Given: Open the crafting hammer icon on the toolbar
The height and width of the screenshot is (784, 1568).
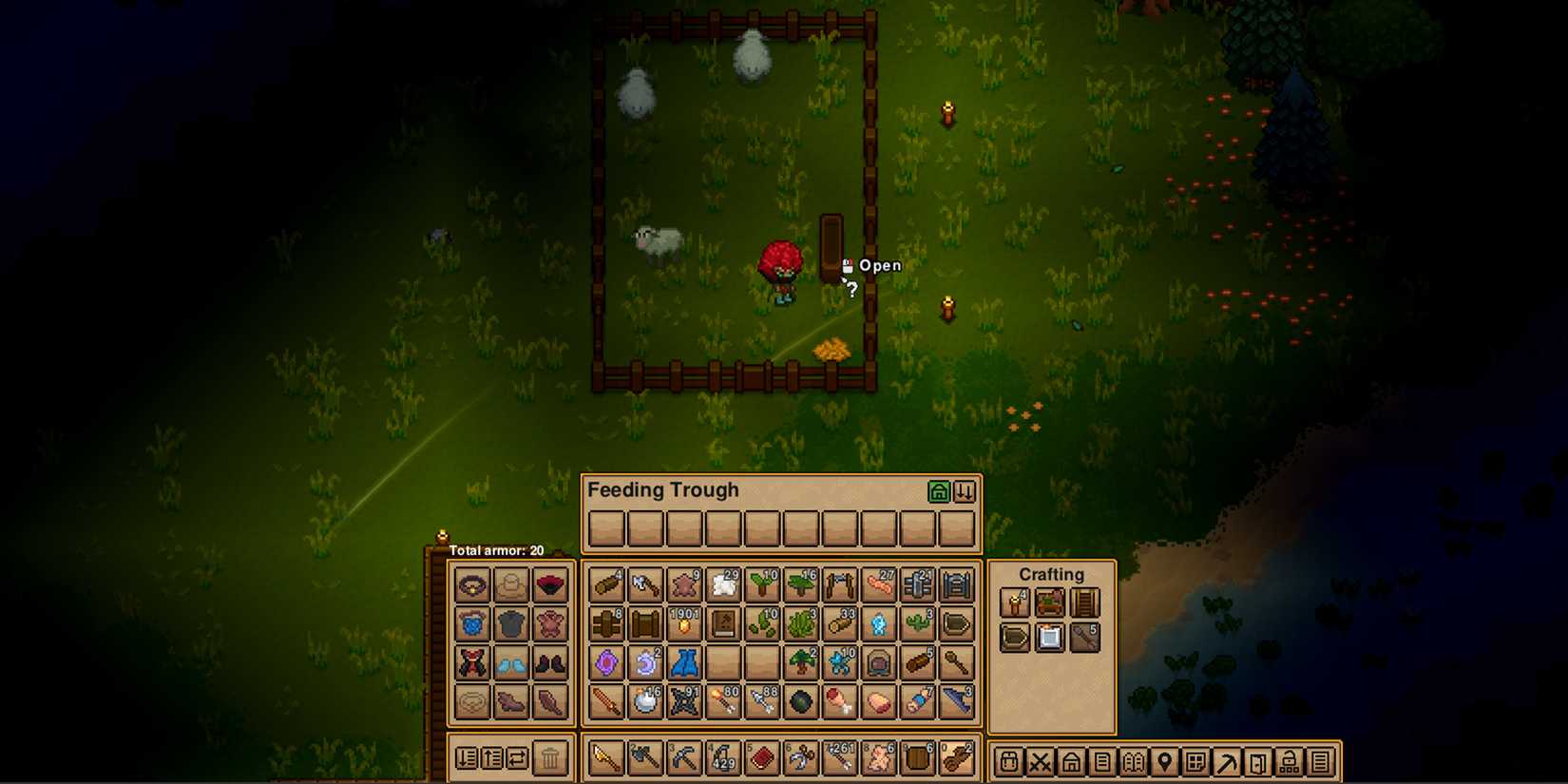Looking at the screenshot, I should click(1227, 760).
